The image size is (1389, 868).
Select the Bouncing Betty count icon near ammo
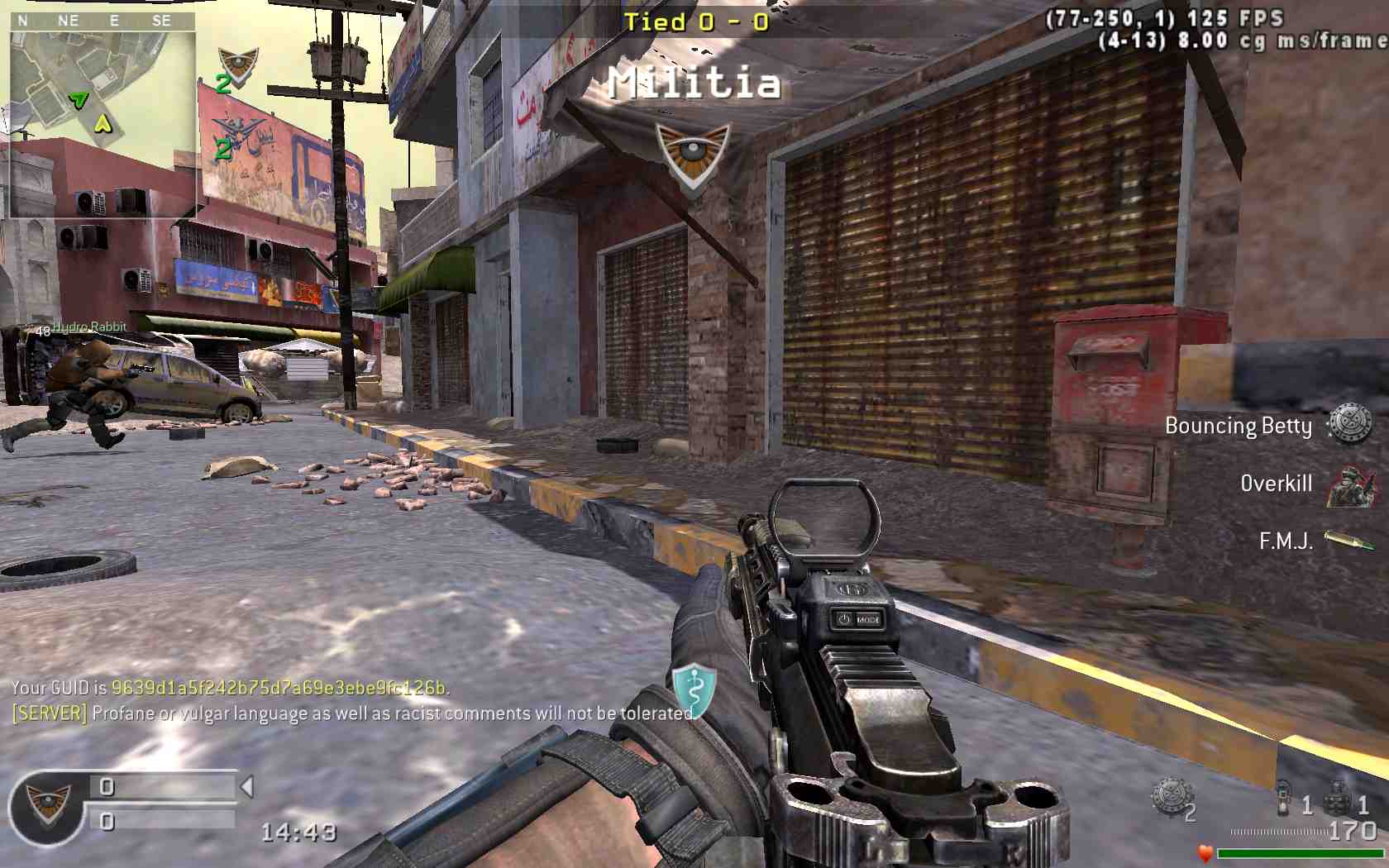pos(1172,799)
